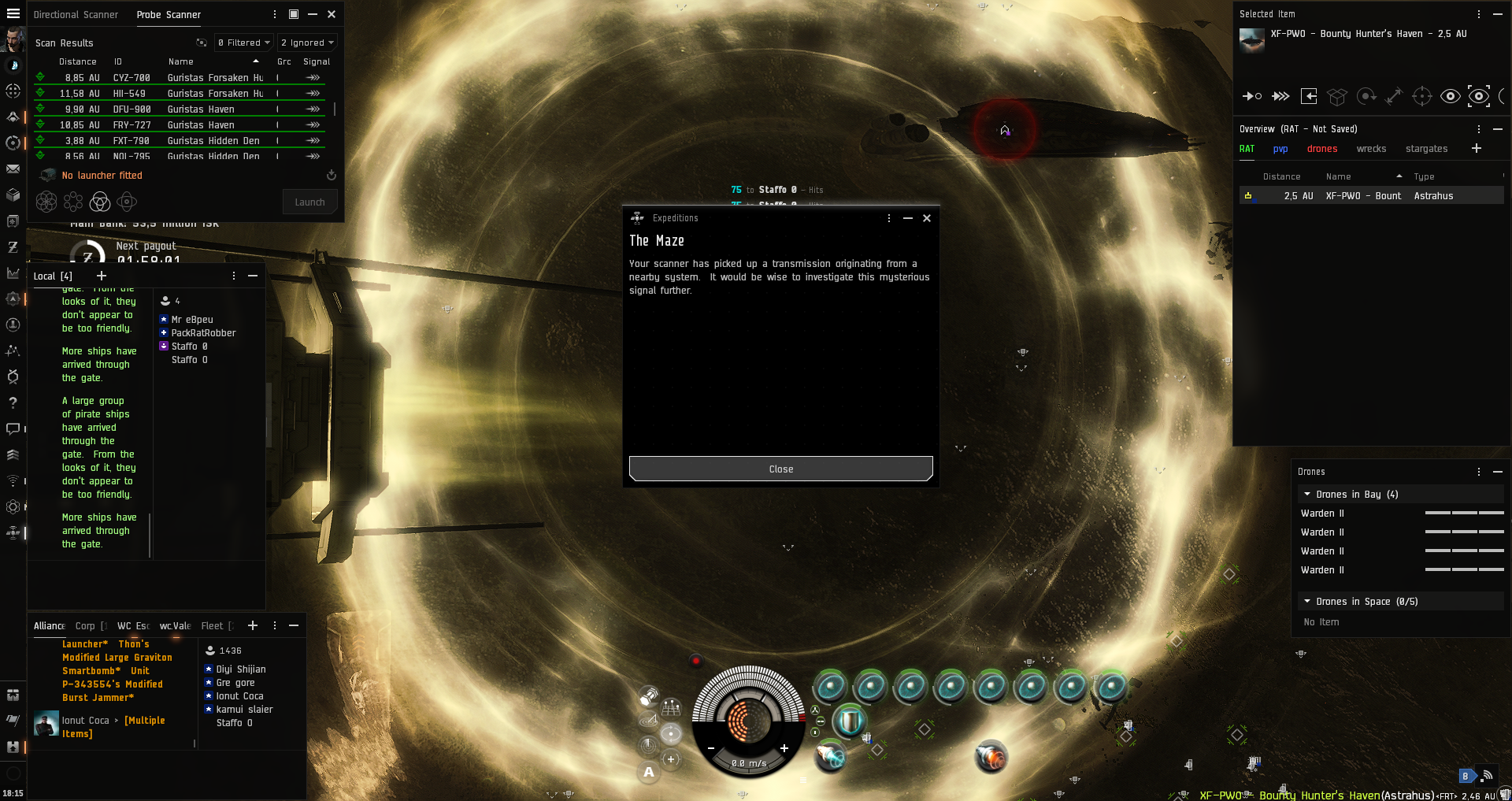Show the stargates overview tab

click(1426, 149)
